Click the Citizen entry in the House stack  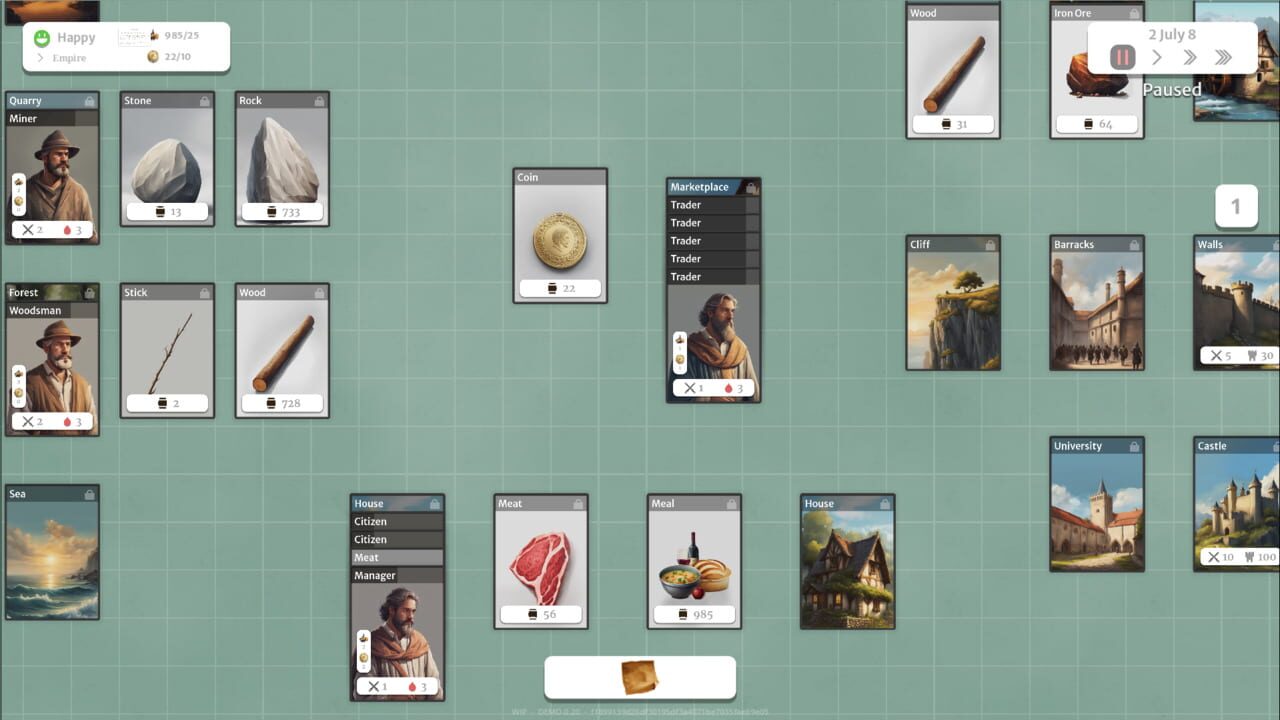[x=397, y=521]
